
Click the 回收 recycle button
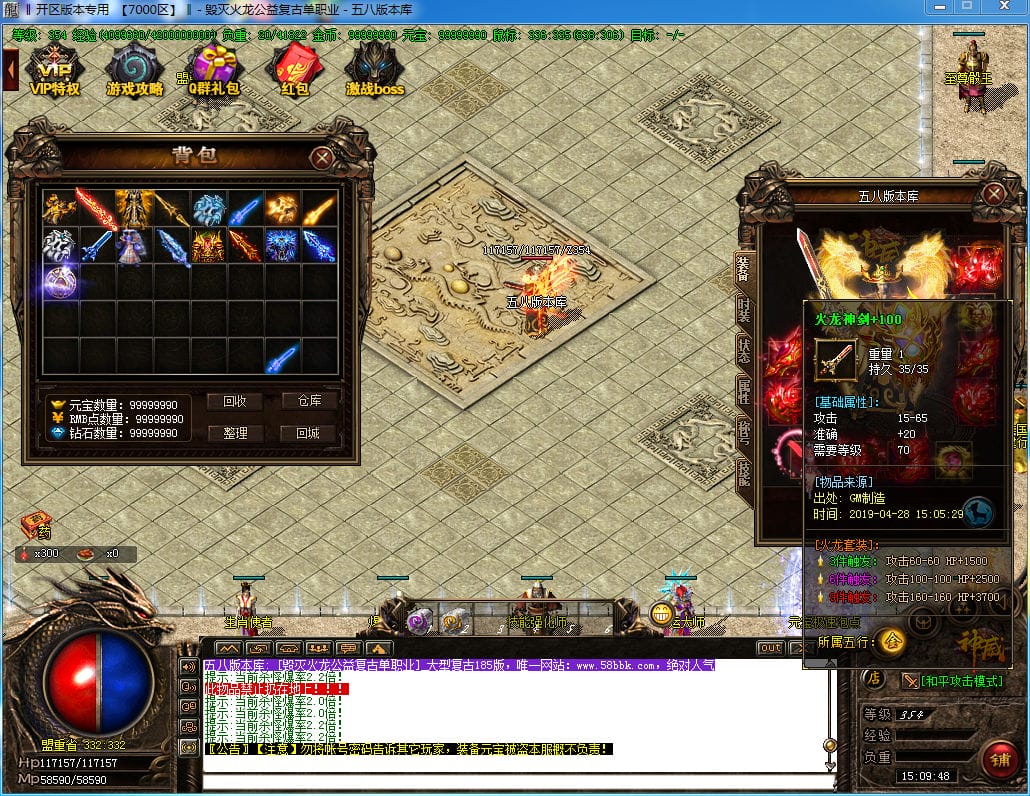(x=235, y=401)
